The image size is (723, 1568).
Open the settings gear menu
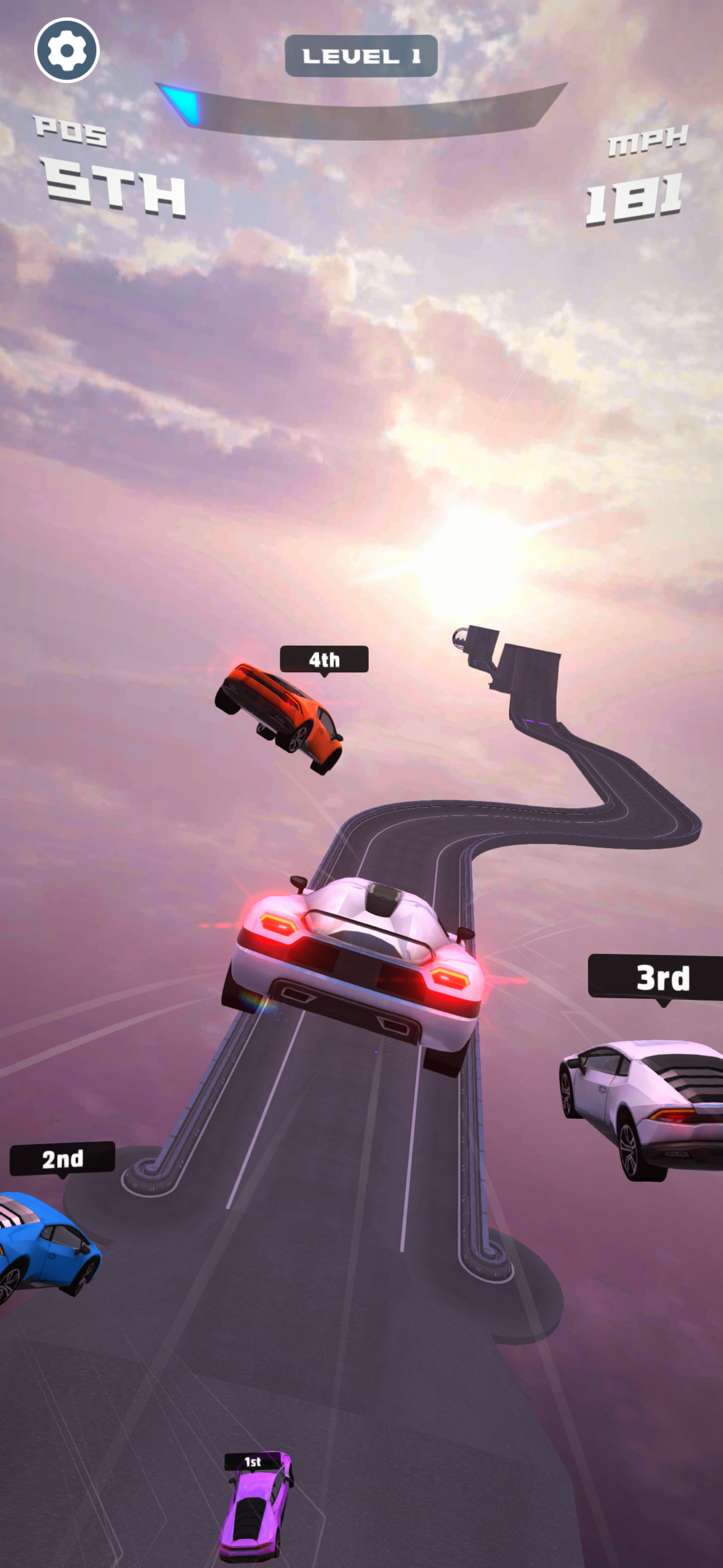tap(67, 51)
